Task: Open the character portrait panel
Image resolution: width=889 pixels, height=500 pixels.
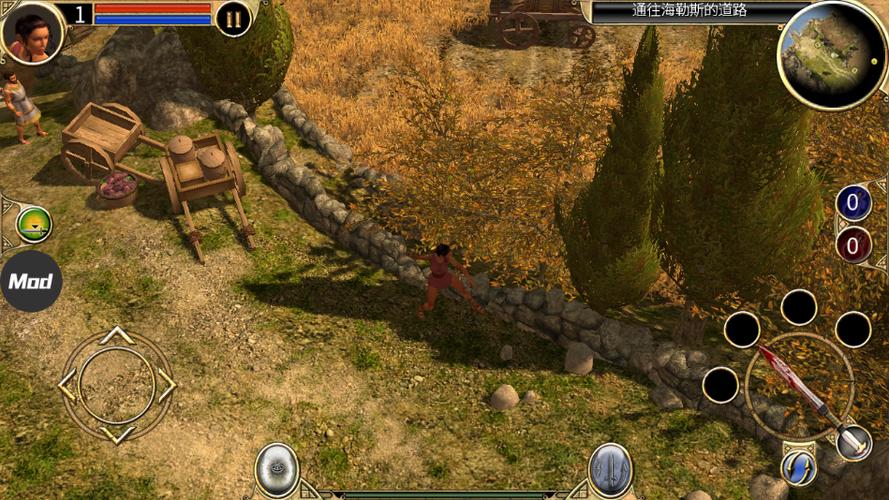Action: (x=32, y=30)
